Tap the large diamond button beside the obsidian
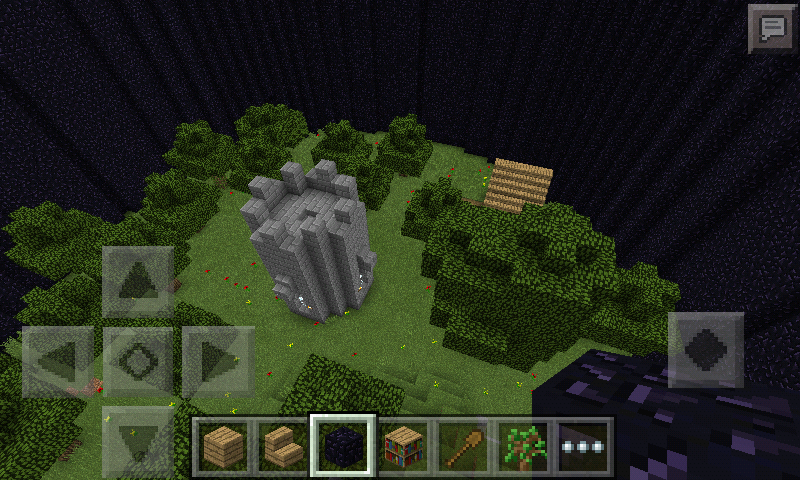Viewport: 800px width, 480px height. pos(706,349)
